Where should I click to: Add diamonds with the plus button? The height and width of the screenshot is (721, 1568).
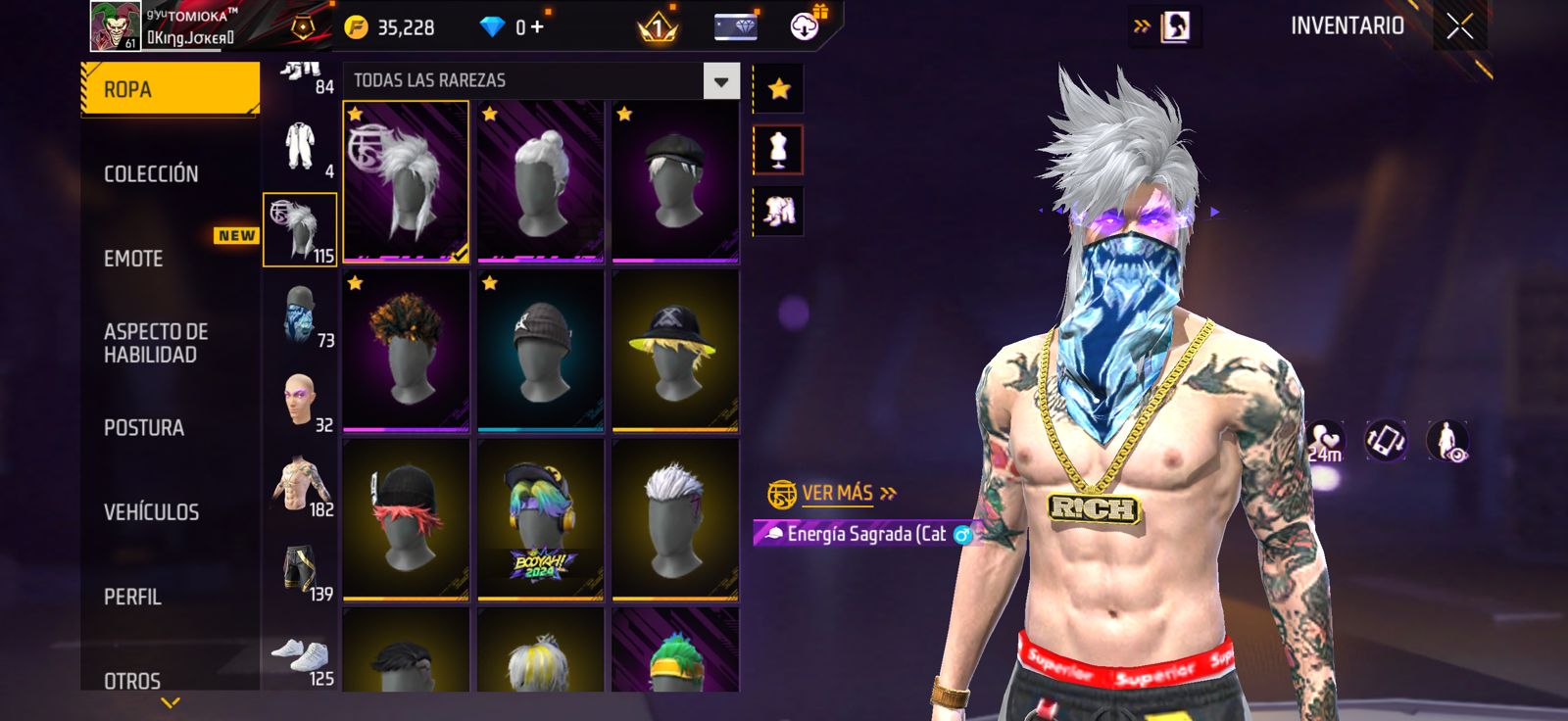point(537,27)
